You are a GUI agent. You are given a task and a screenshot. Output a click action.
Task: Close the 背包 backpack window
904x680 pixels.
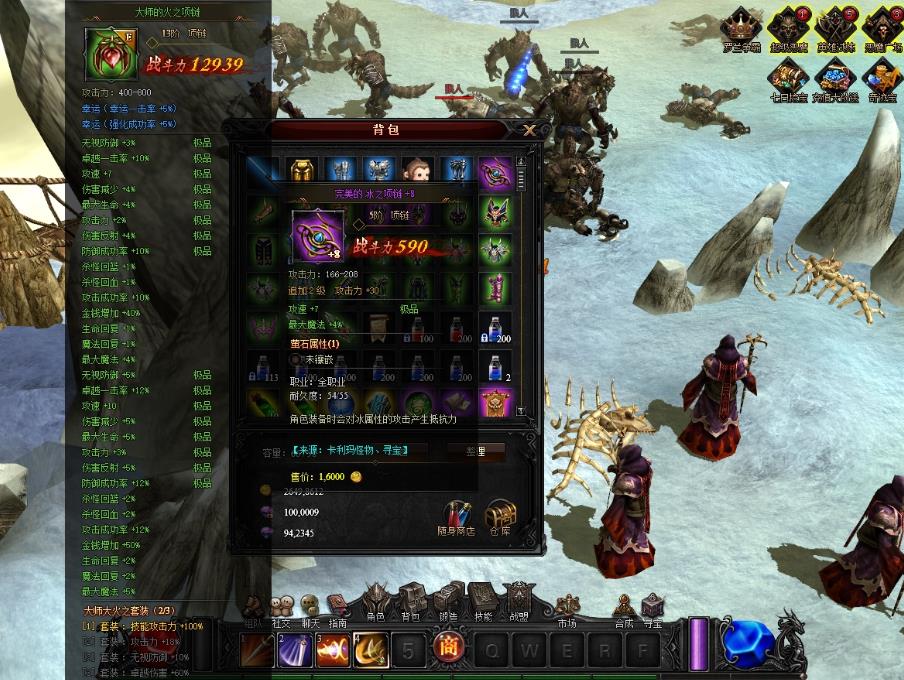click(529, 129)
